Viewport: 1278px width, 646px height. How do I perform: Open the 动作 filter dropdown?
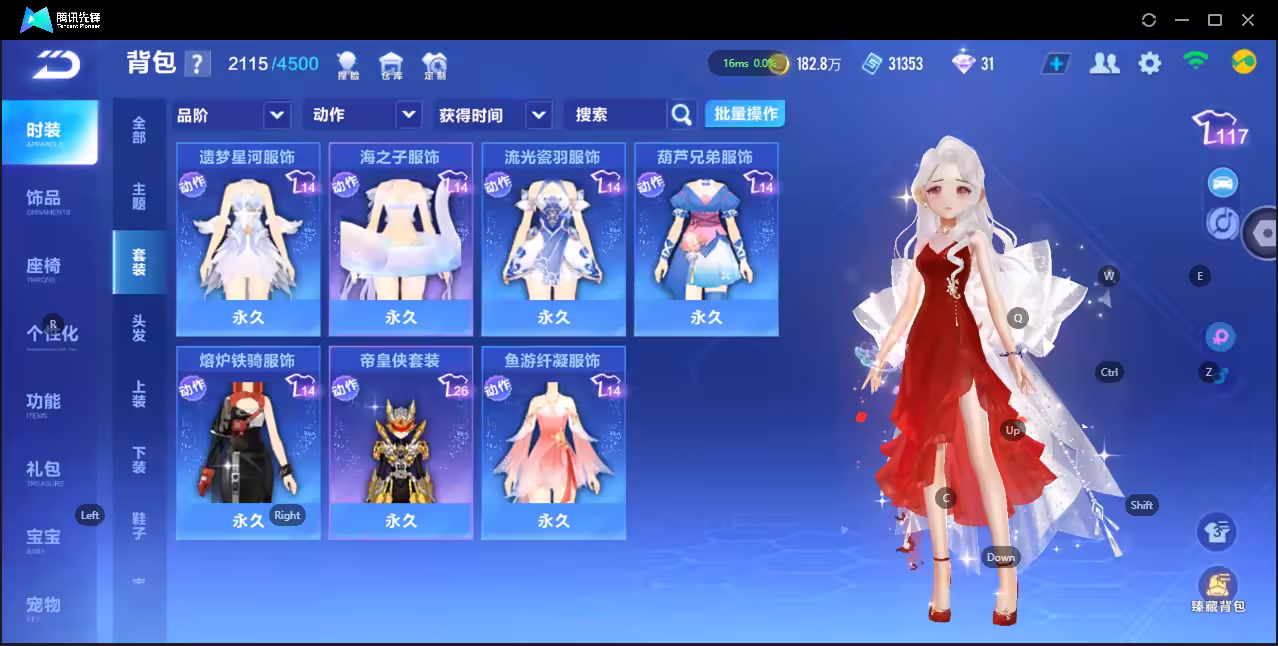click(362, 115)
